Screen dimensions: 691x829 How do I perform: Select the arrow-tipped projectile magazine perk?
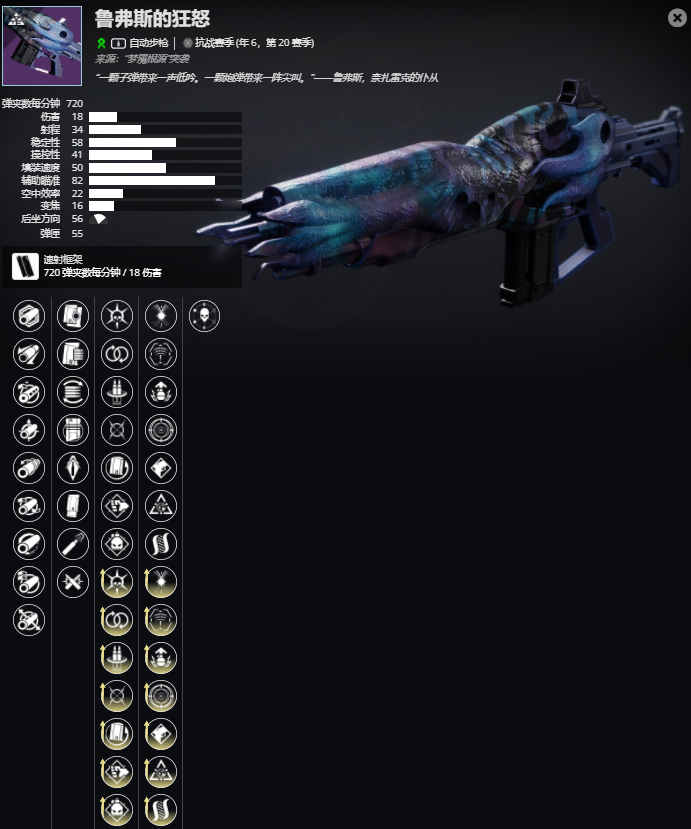tap(73, 544)
